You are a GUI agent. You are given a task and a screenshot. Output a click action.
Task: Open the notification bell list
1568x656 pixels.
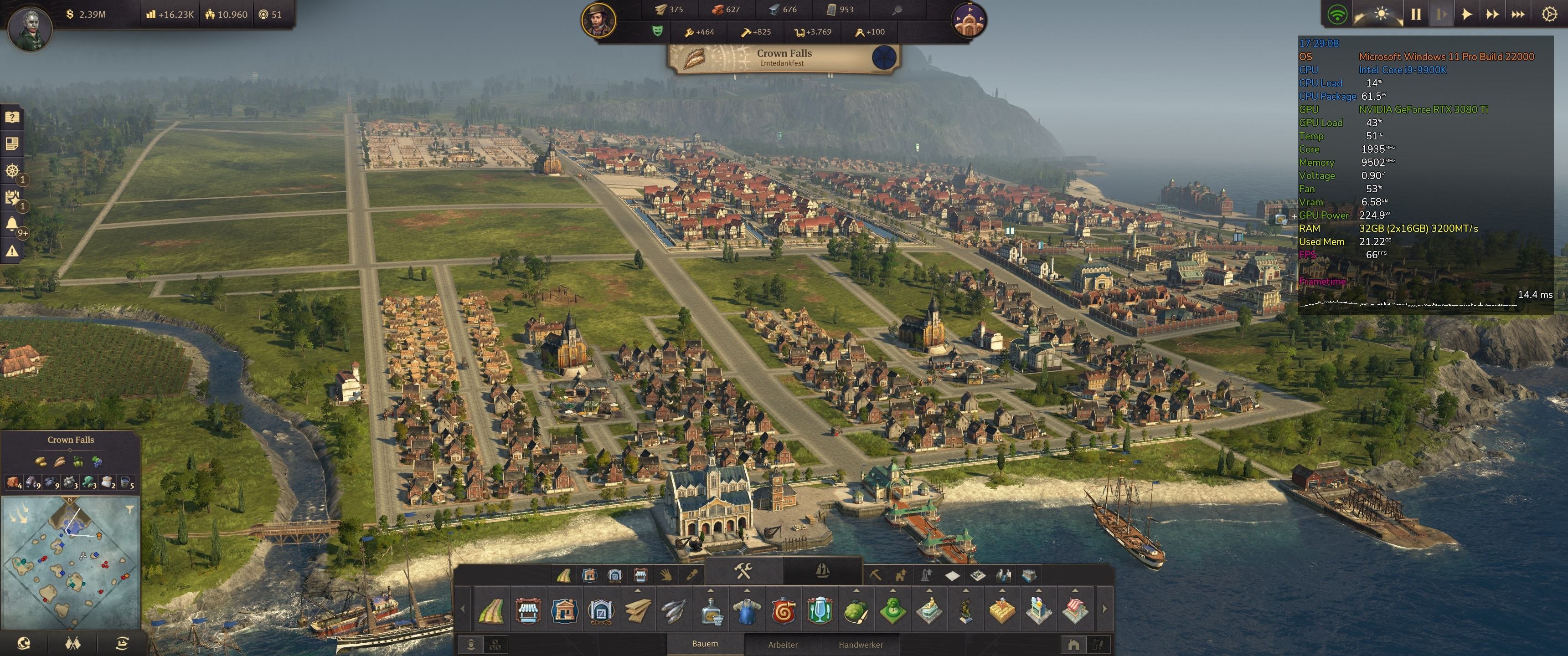11,224
